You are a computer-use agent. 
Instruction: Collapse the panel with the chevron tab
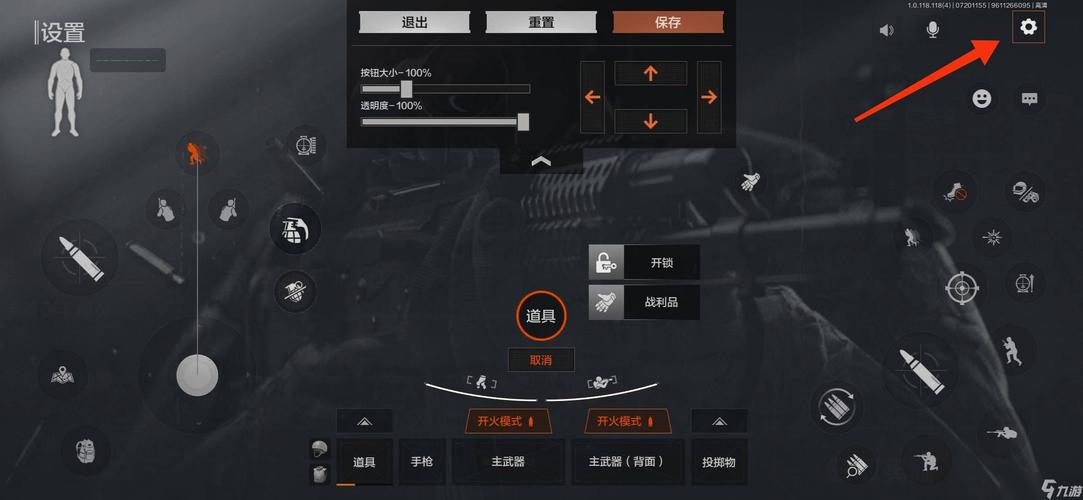(541, 161)
